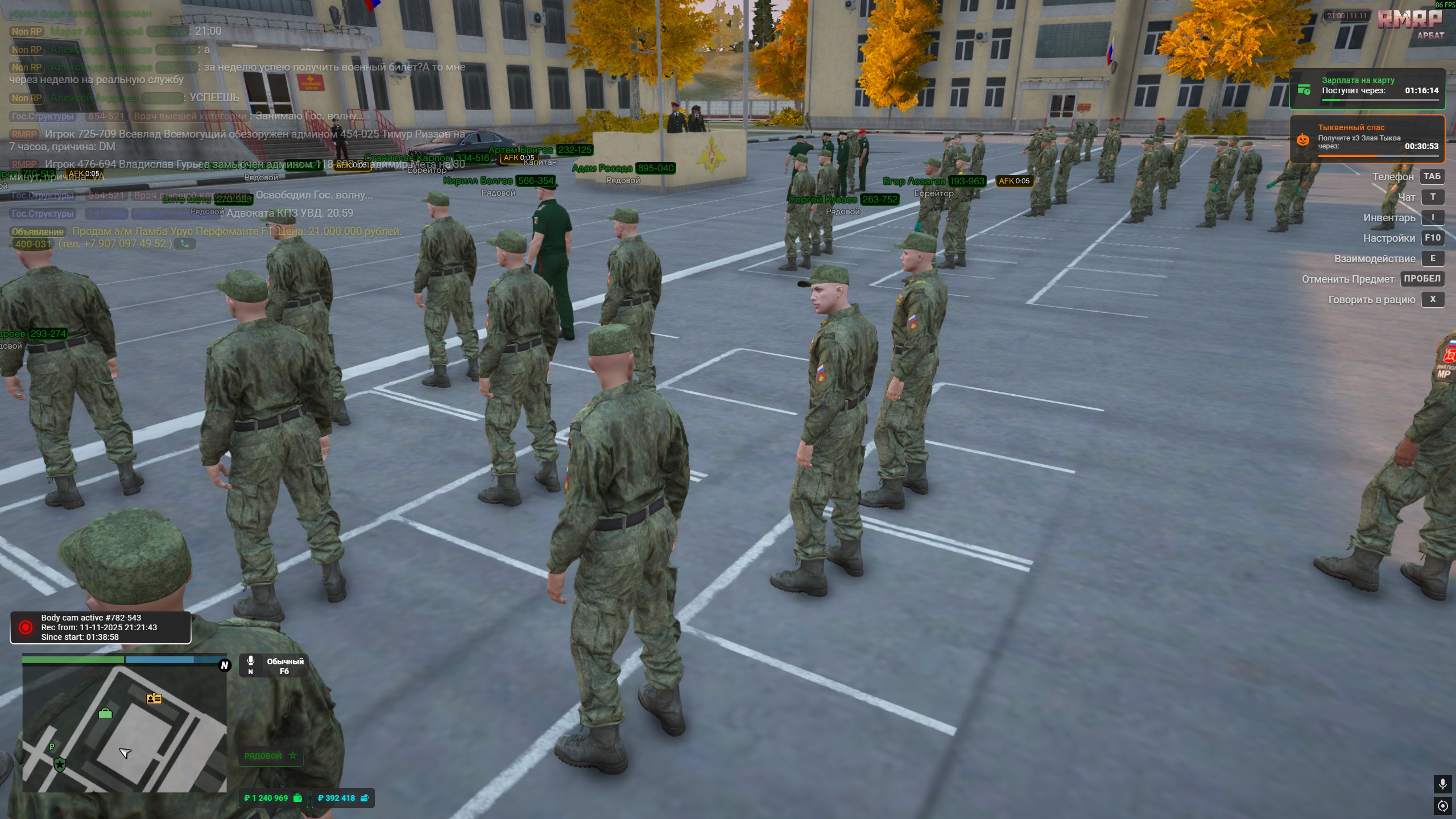Open the Тыквенный спас event notification

pos(1367,139)
